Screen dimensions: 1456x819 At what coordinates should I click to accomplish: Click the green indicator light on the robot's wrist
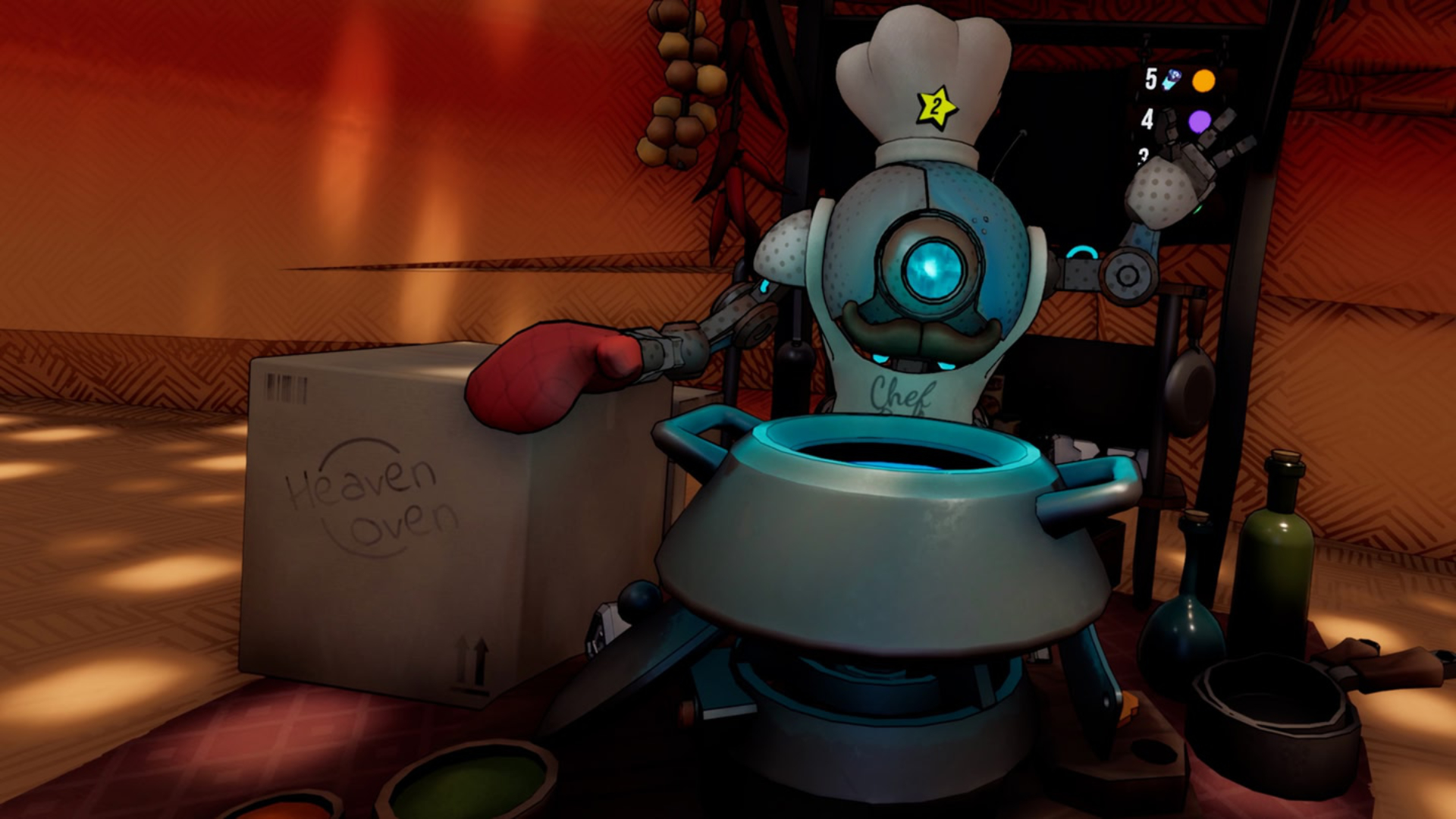[1199, 209]
